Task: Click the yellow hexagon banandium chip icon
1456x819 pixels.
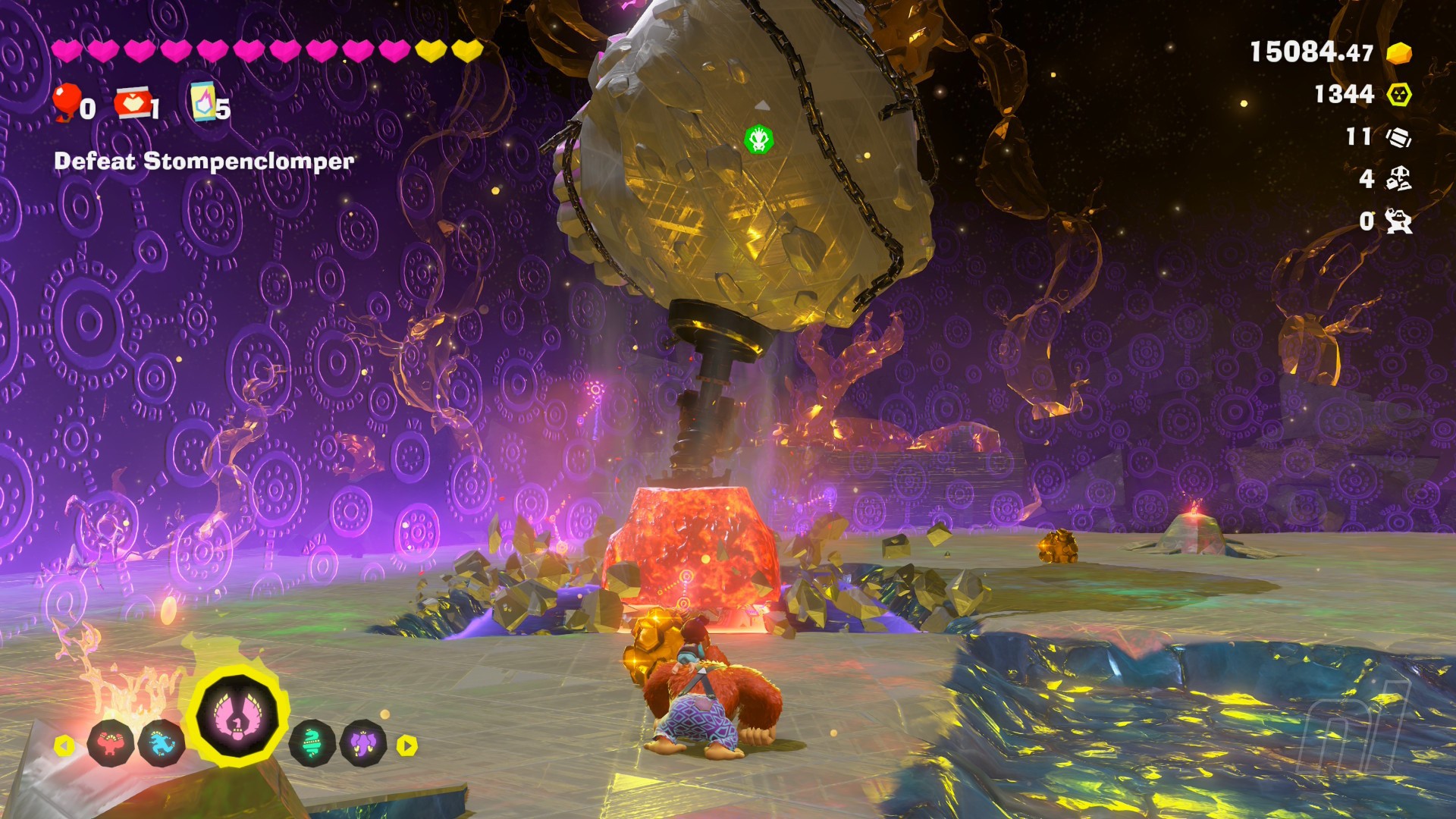Action: click(x=1399, y=94)
